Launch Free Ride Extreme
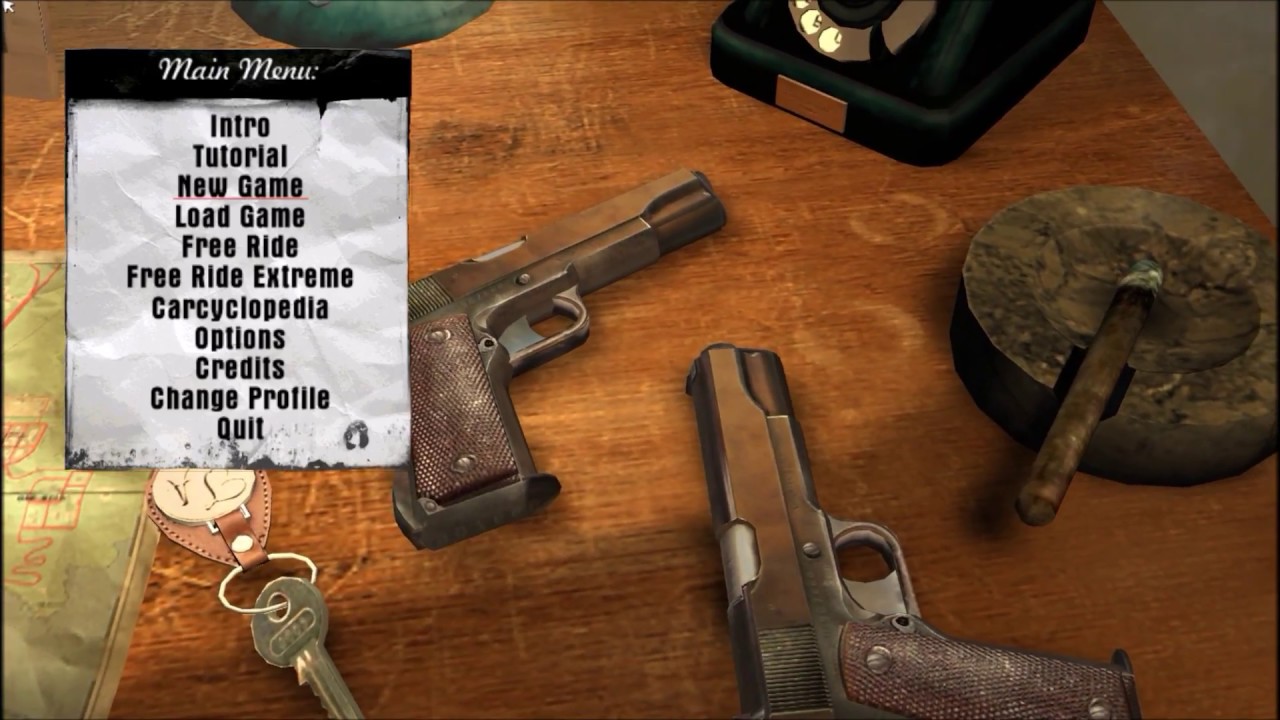This screenshot has height=720, width=1280. (x=240, y=277)
